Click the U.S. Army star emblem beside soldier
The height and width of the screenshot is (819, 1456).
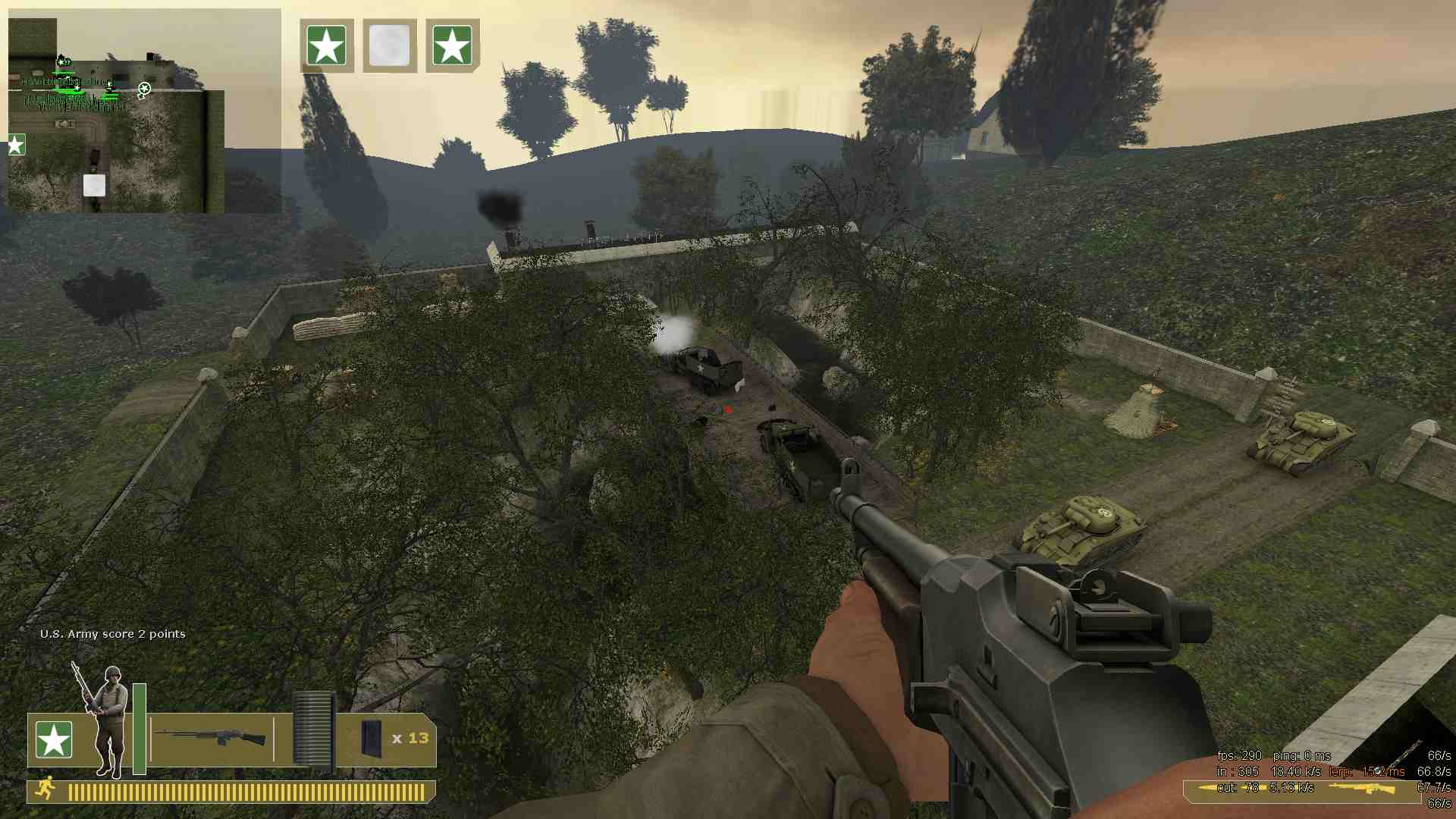pos(54,739)
